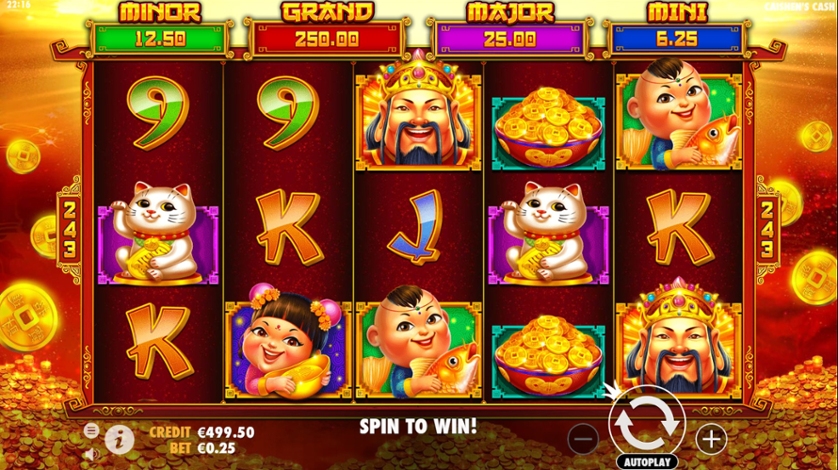Open the info paytable button
This screenshot has width=838, height=470.
pyautogui.click(x=119, y=439)
